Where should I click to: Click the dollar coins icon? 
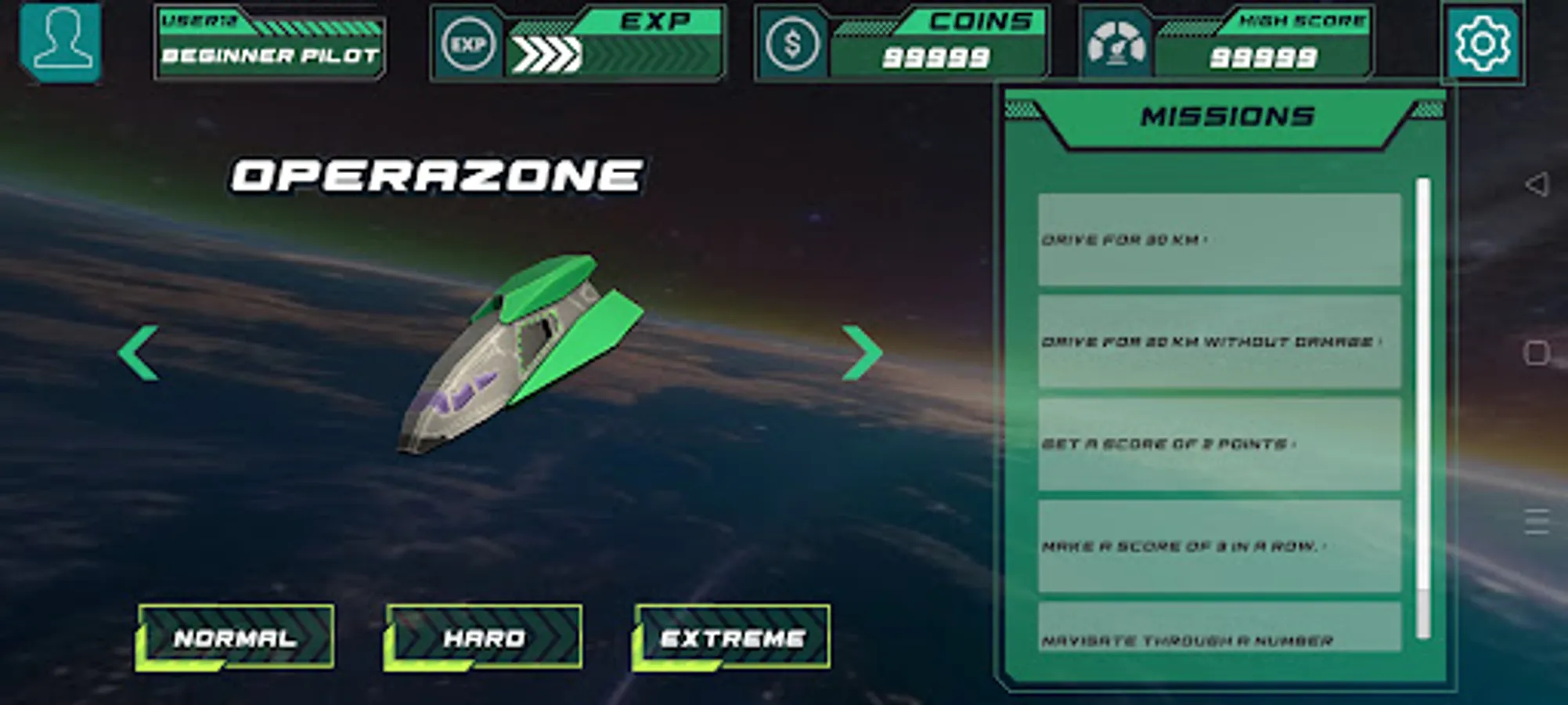click(791, 43)
